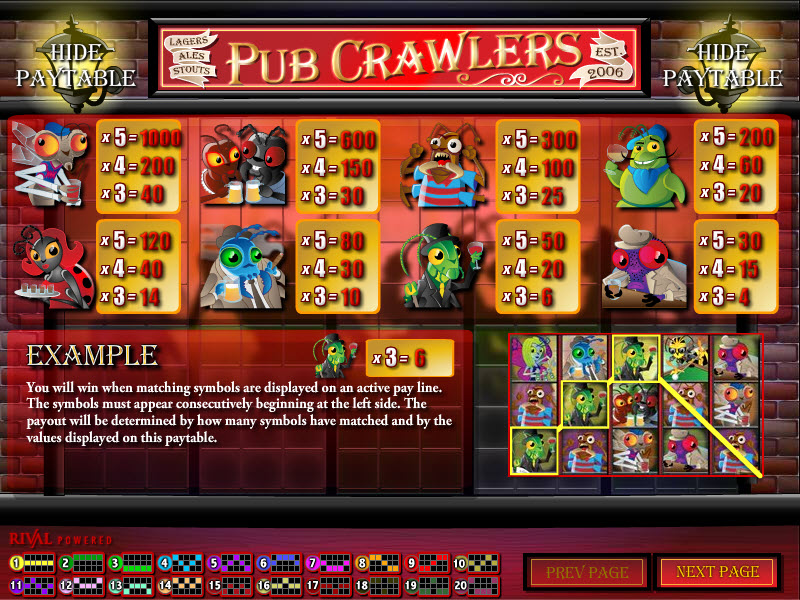
Task: Select payline 1 indicator
Action: [x=31, y=563]
